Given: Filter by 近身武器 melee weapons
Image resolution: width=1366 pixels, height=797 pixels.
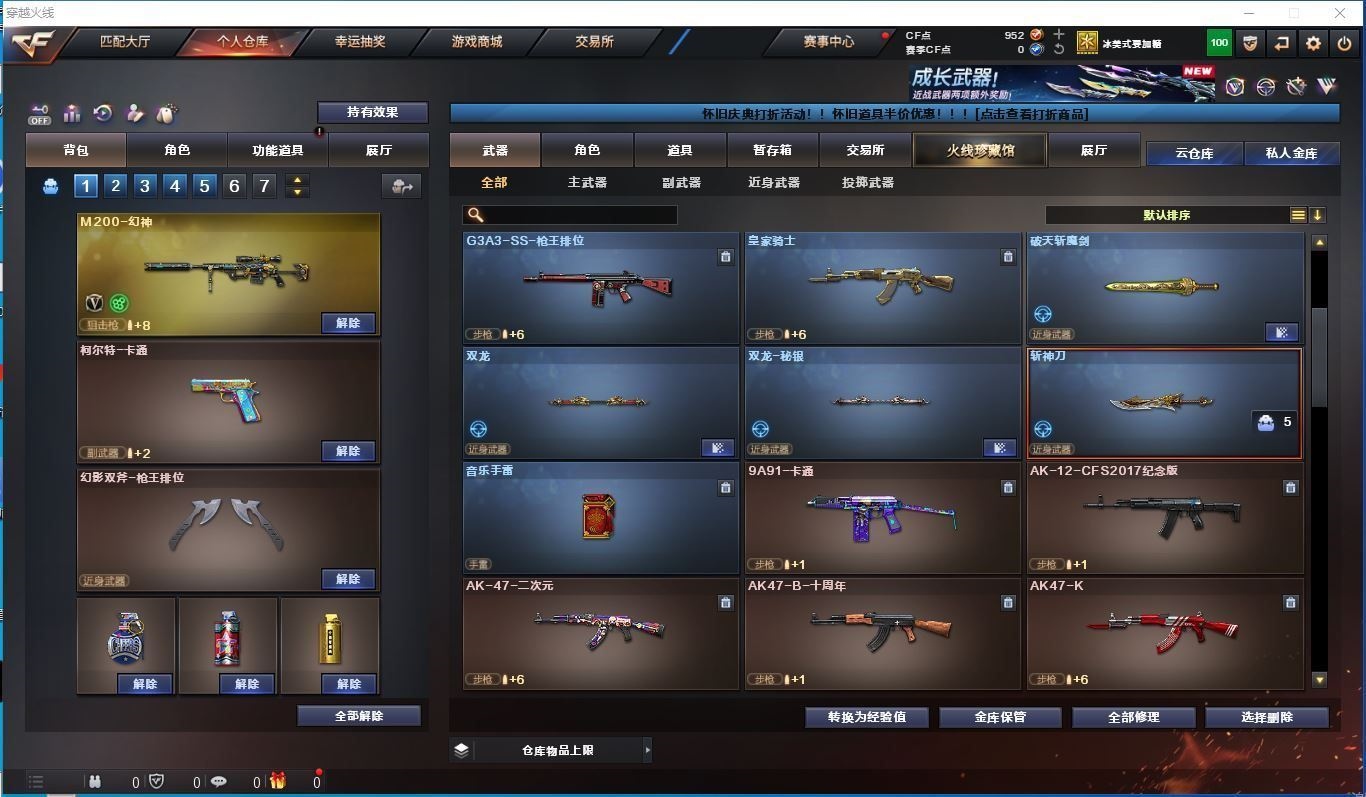Looking at the screenshot, I should point(774,183).
